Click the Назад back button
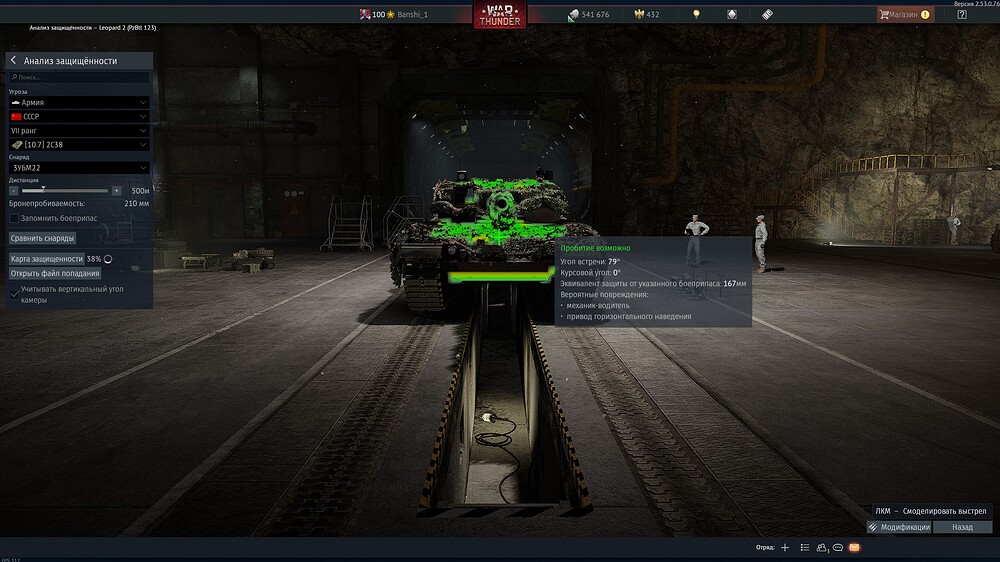Screen dimensions: 1000x562 tap(962, 527)
